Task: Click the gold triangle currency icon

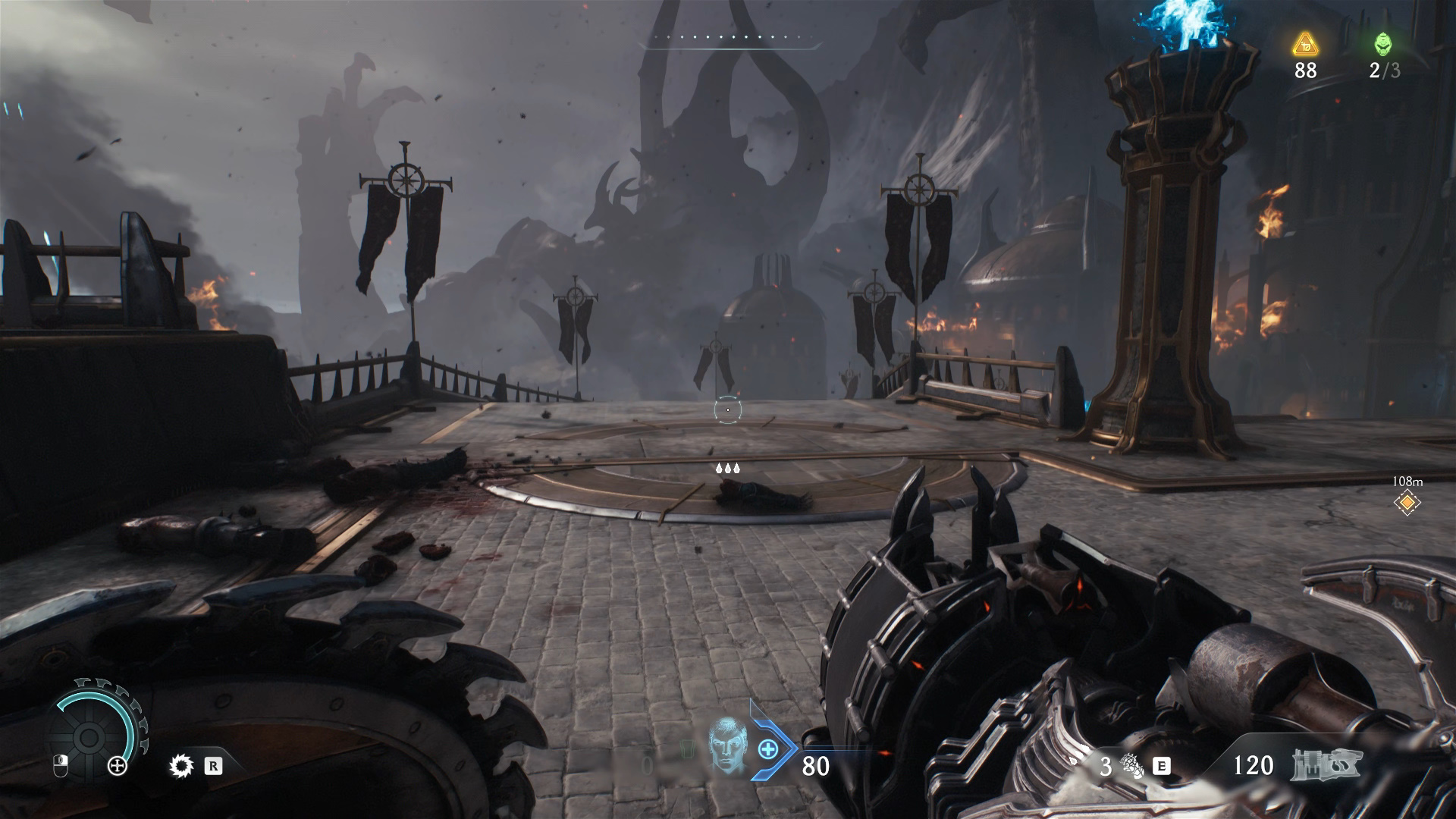Action: (1305, 45)
